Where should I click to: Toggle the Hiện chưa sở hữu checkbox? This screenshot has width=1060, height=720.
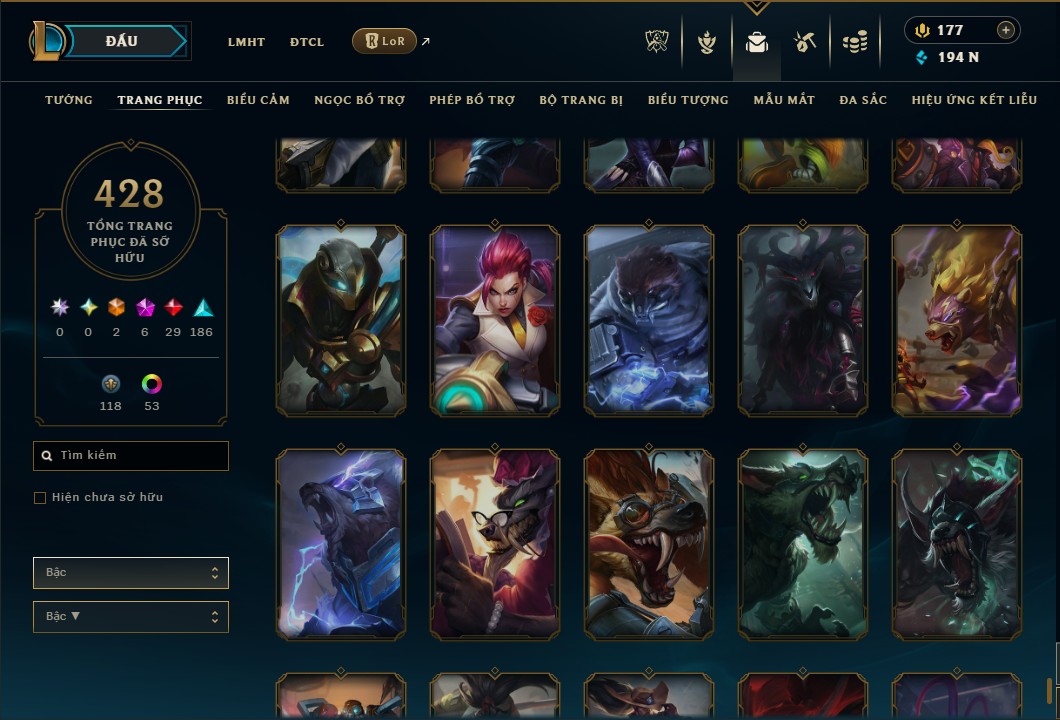click(40, 498)
